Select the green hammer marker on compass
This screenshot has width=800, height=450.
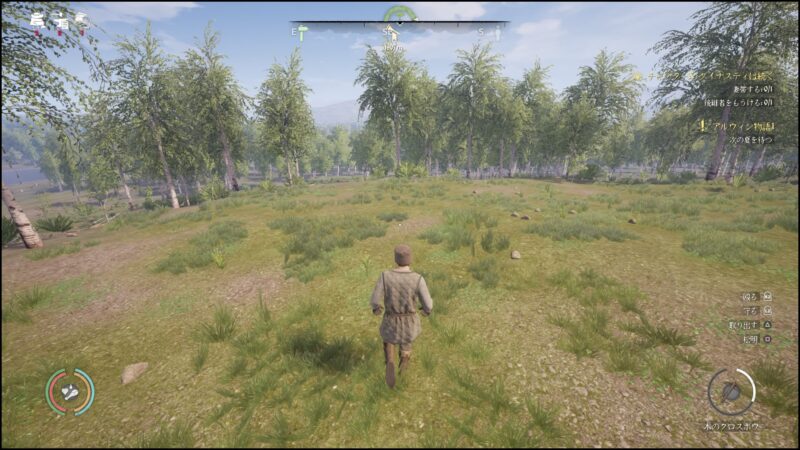302,33
